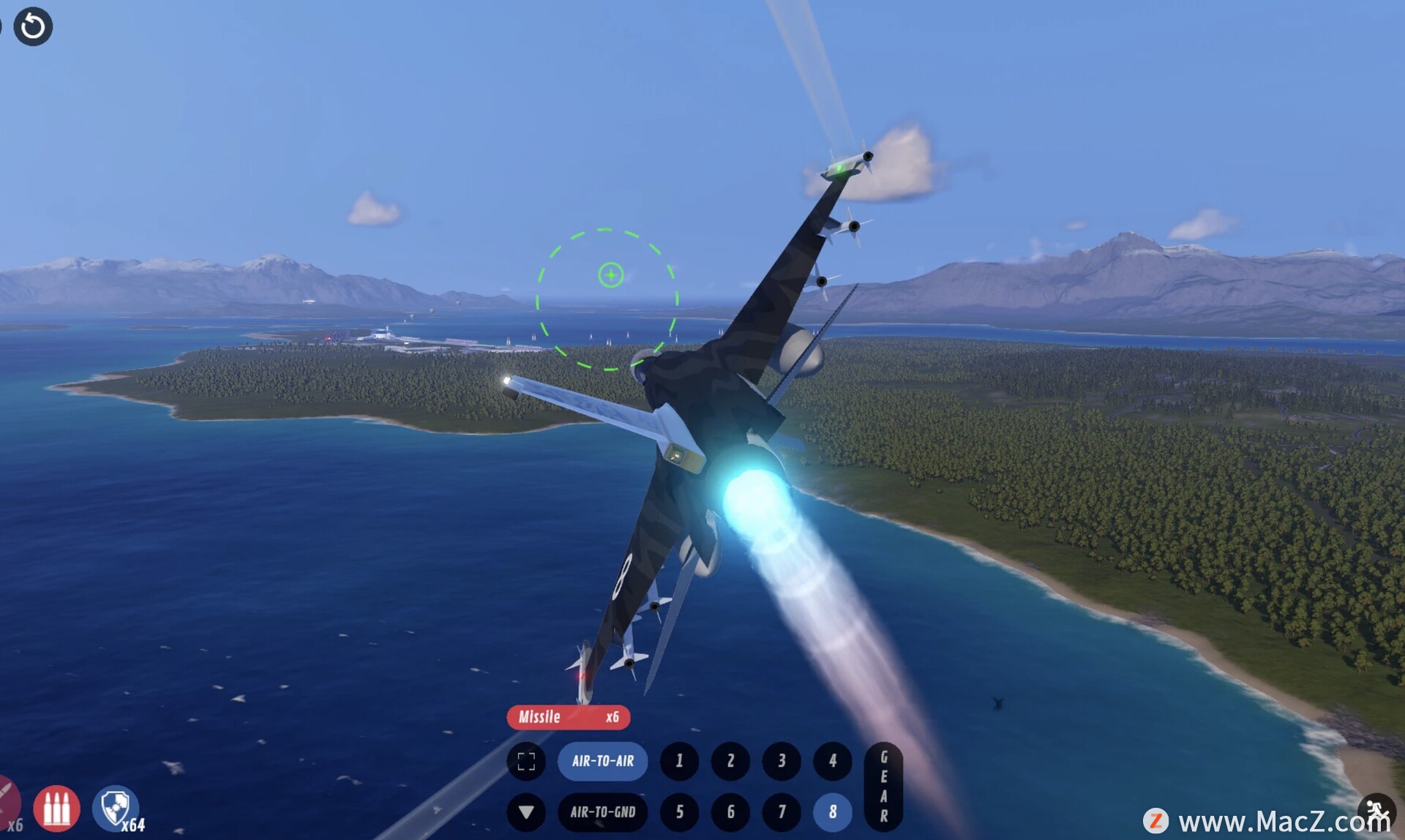This screenshot has height=840, width=1405.
Task: Click the red Missile x6 weapon label
Action: point(568,717)
